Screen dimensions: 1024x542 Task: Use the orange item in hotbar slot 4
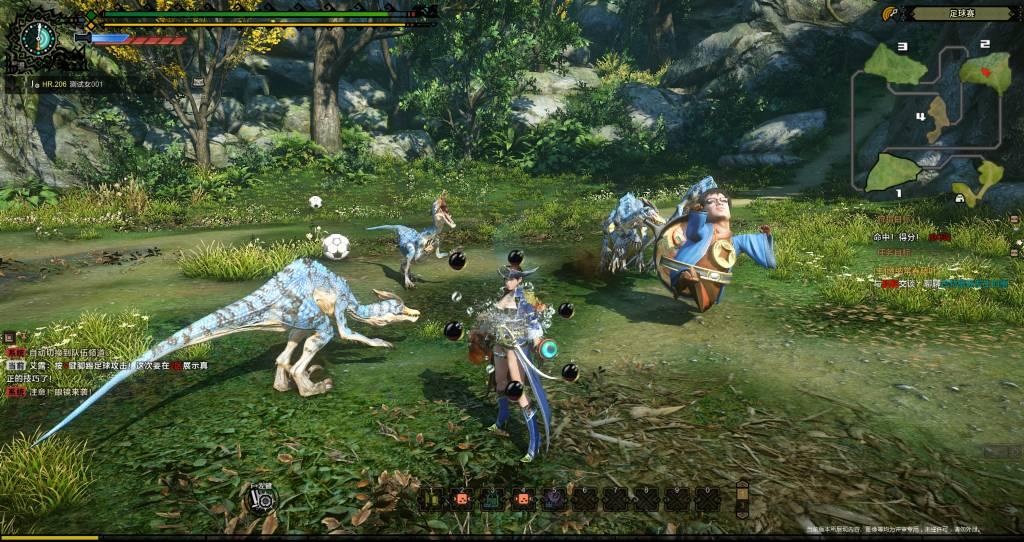point(522,498)
